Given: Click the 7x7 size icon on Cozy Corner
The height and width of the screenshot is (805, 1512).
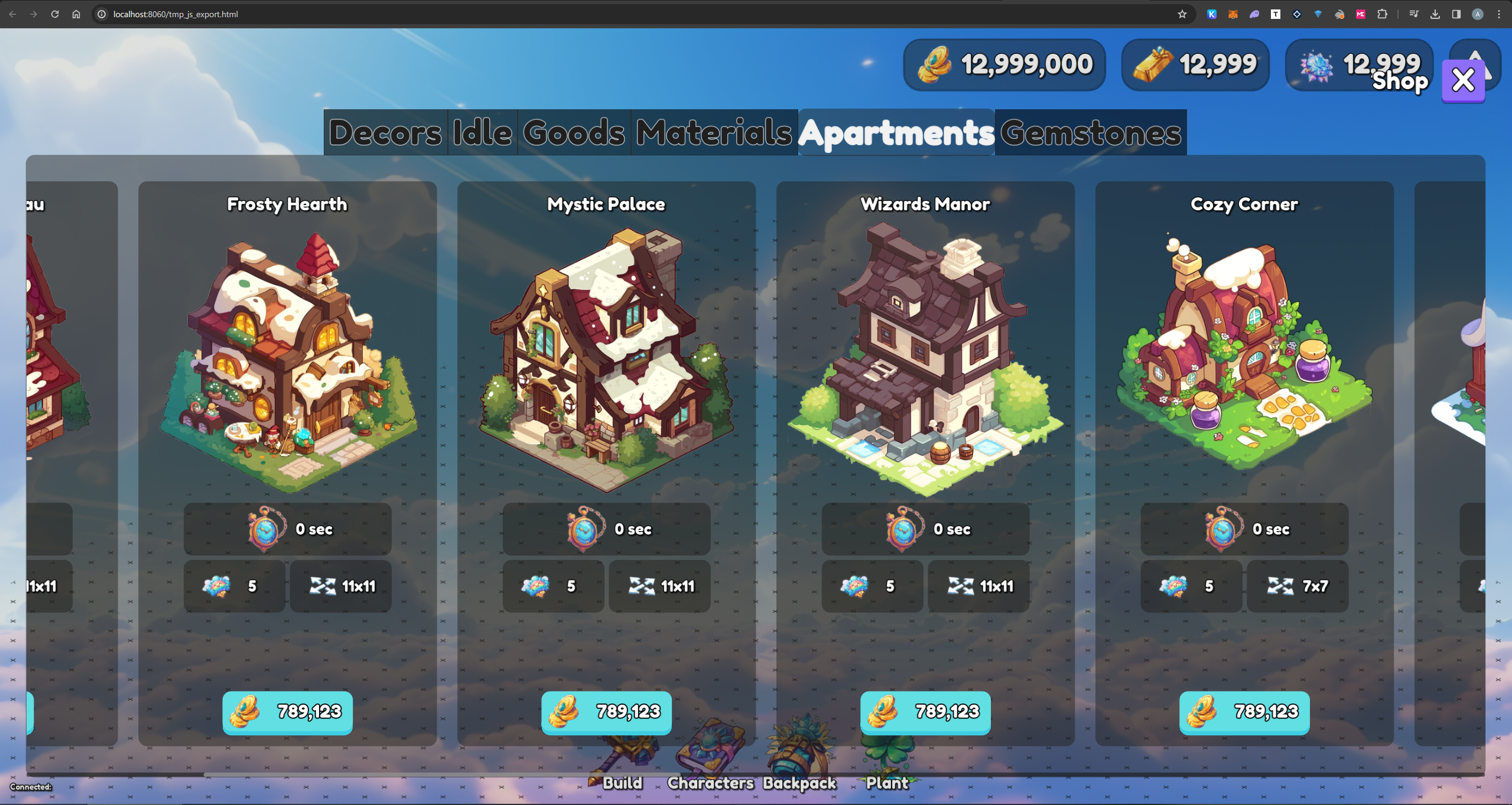Looking at the screenshot, I should pyautogui.click(x=1280, y=586).
